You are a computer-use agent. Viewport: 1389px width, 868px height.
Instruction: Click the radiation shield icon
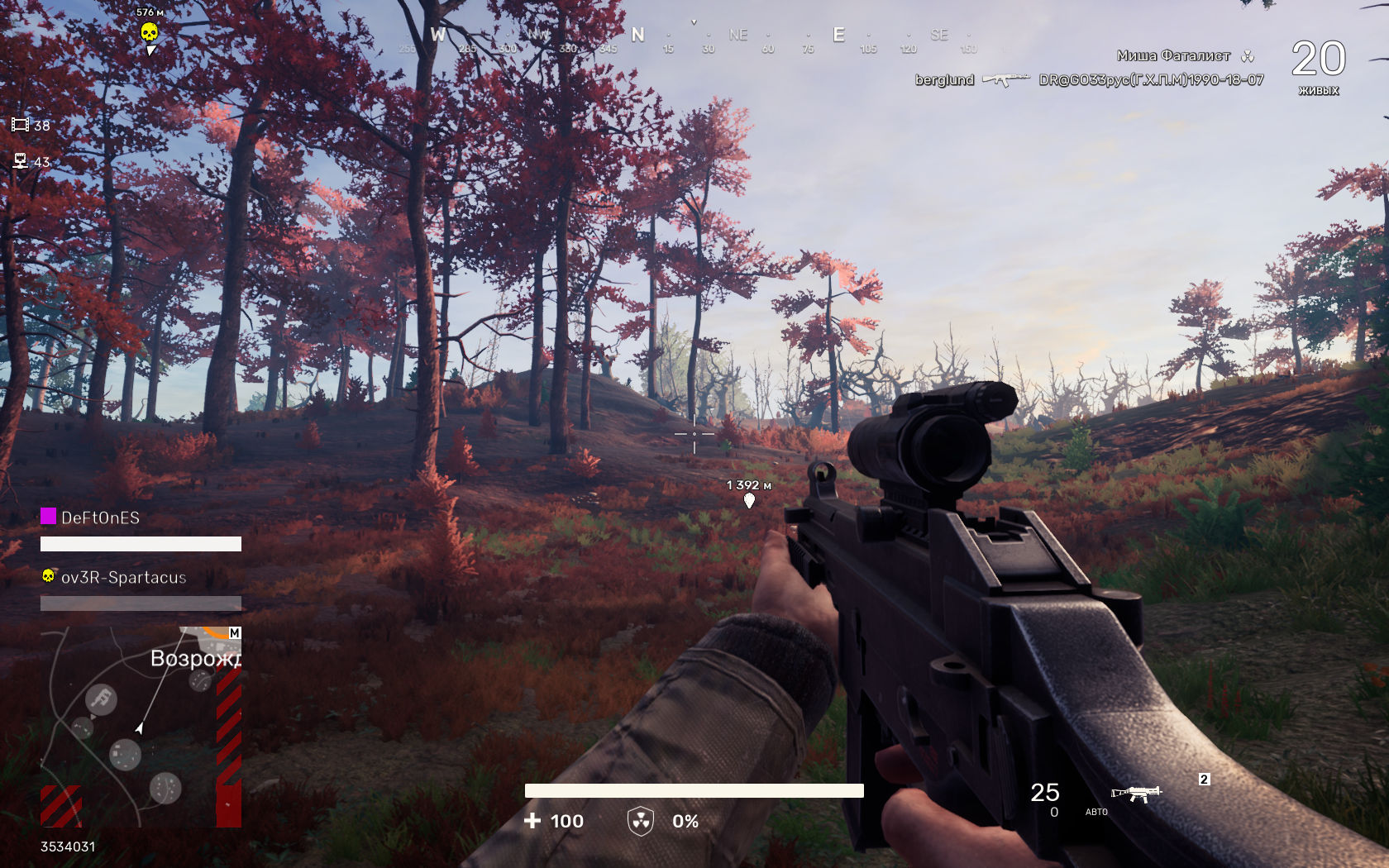641,821
